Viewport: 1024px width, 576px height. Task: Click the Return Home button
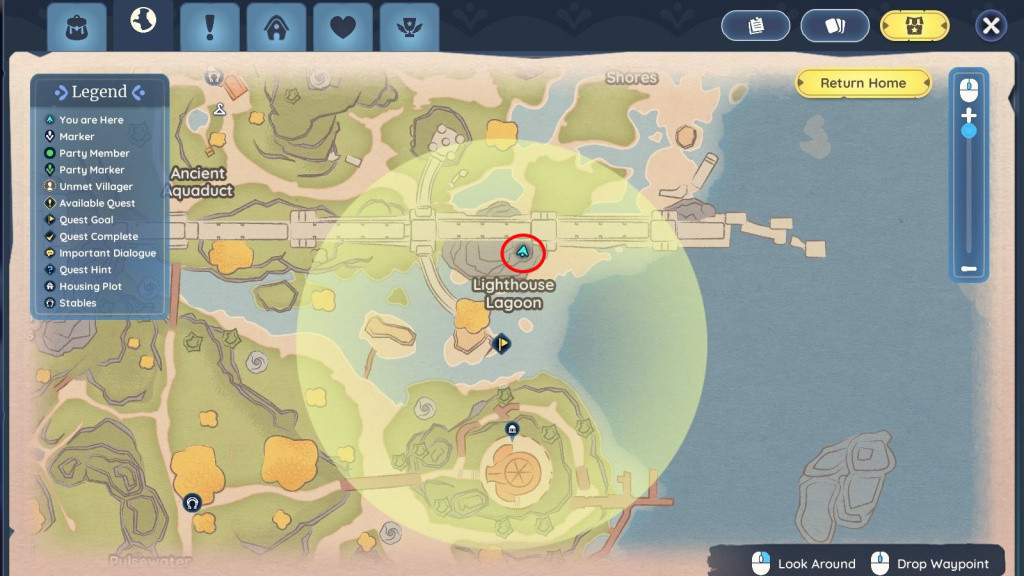coord(863,83)
